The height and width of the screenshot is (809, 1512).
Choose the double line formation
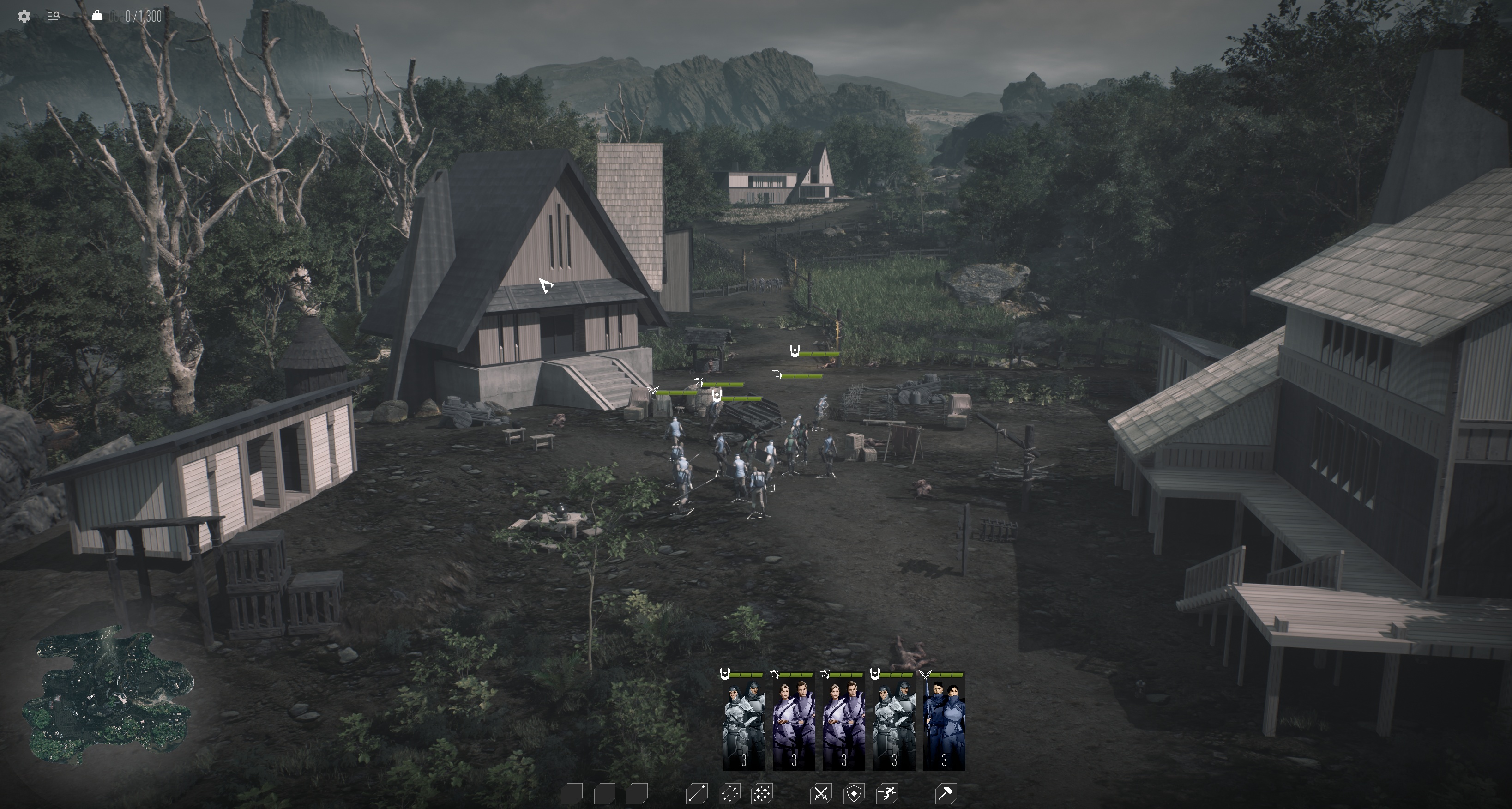coord(729,794)
